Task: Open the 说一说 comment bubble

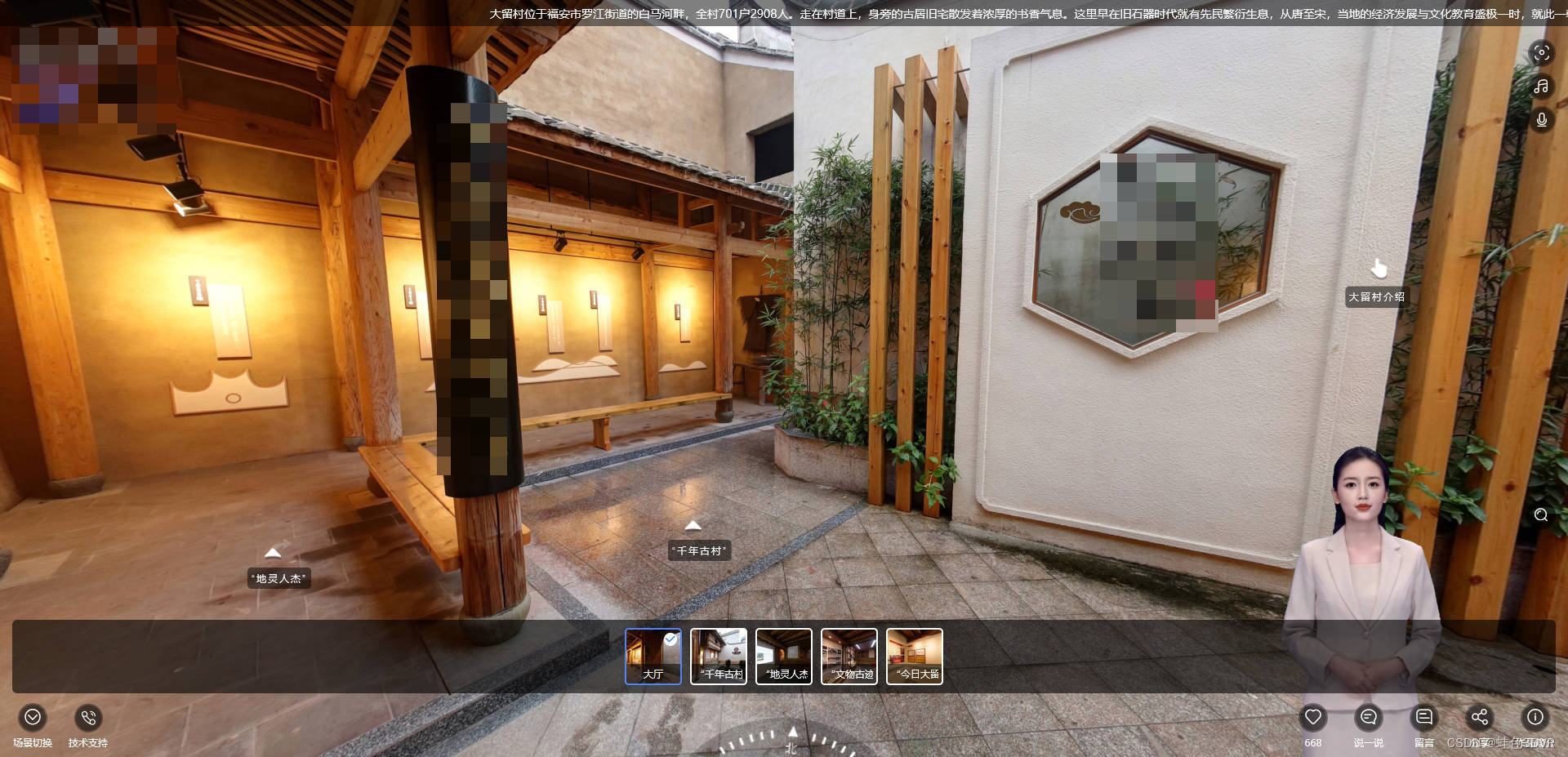Action: pos(1369,718)
